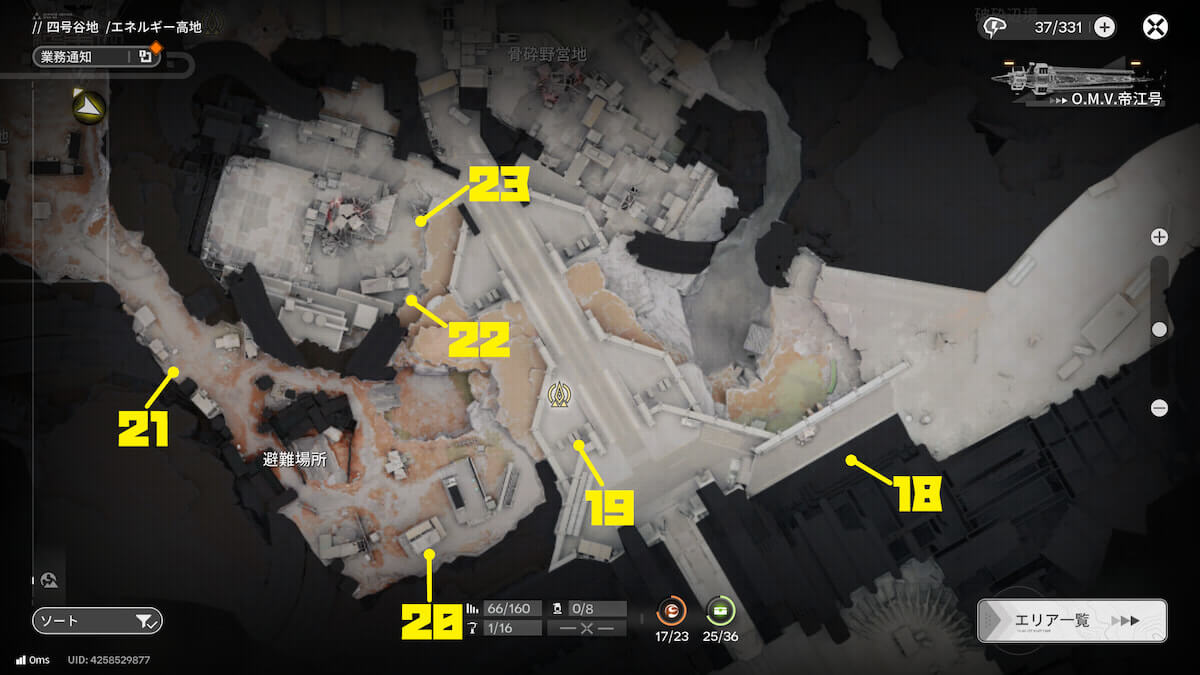1200x675 pixels.
Task: Zoom in the map
Action: tap(1159, 237)
